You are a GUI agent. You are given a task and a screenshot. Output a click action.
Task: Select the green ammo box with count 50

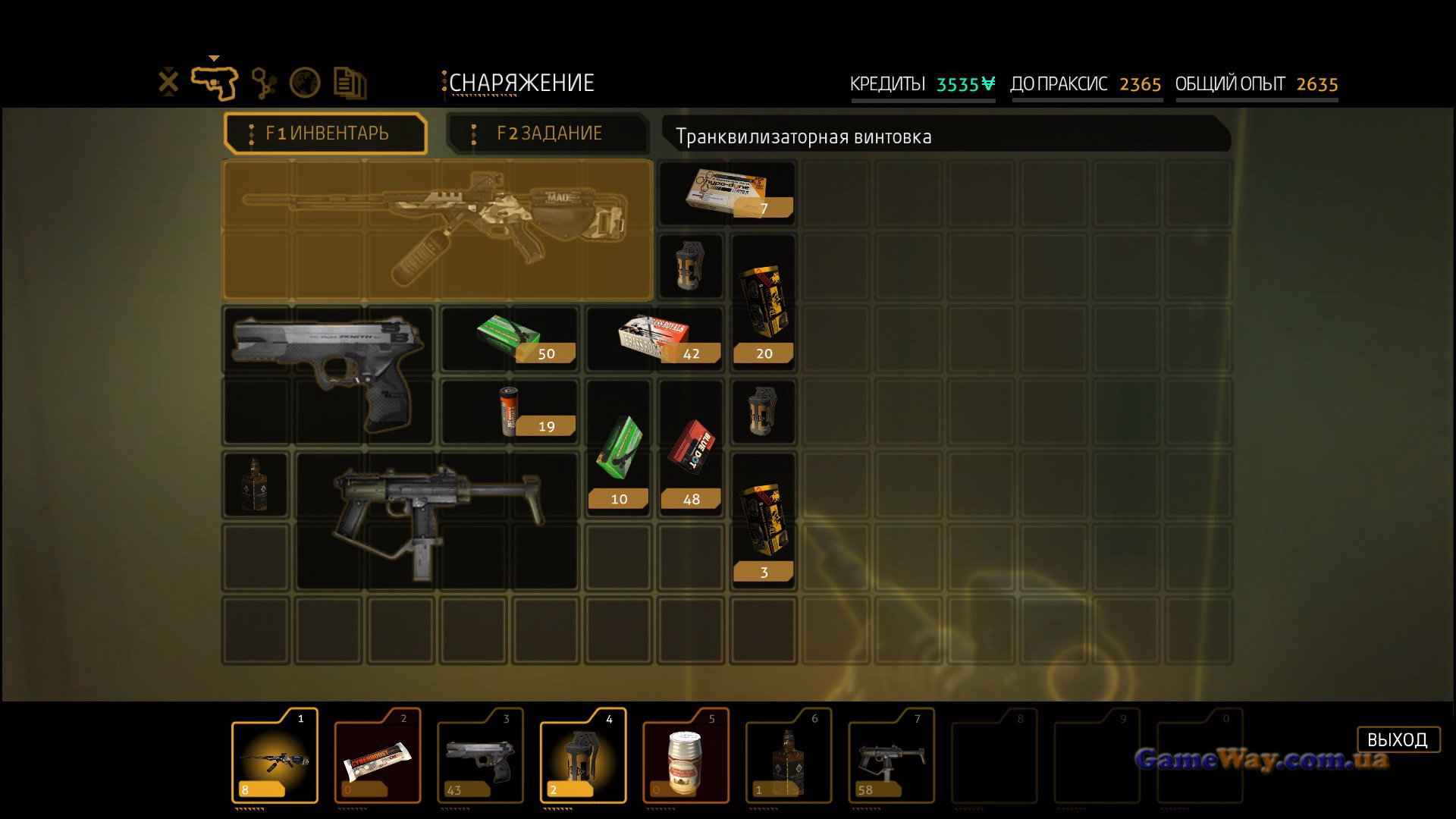(x=509, y=339)
